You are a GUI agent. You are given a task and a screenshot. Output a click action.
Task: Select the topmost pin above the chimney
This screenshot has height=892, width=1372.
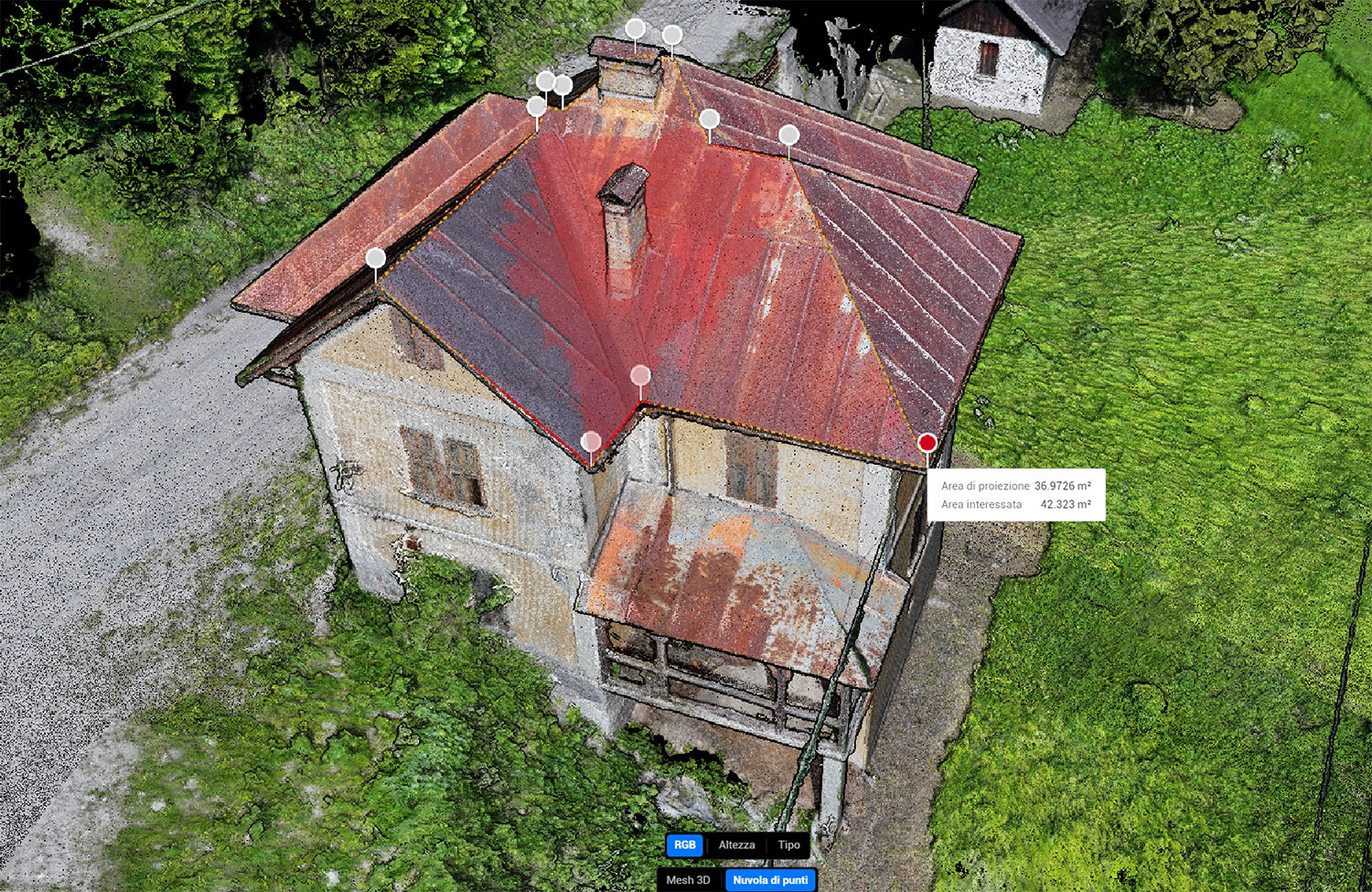coord(636,28)
